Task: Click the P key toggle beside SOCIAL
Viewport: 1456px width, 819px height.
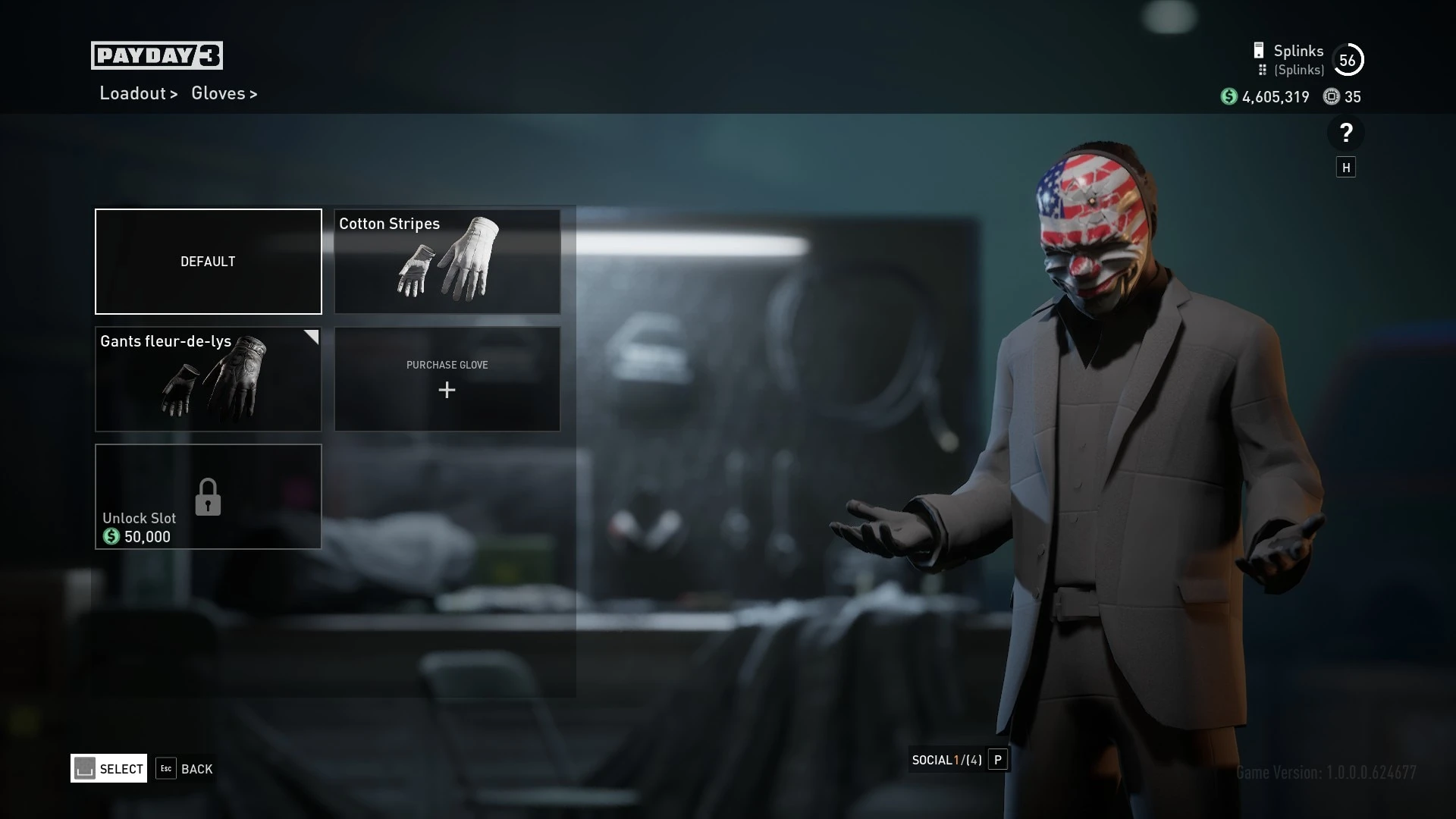Action: [999, 760]
